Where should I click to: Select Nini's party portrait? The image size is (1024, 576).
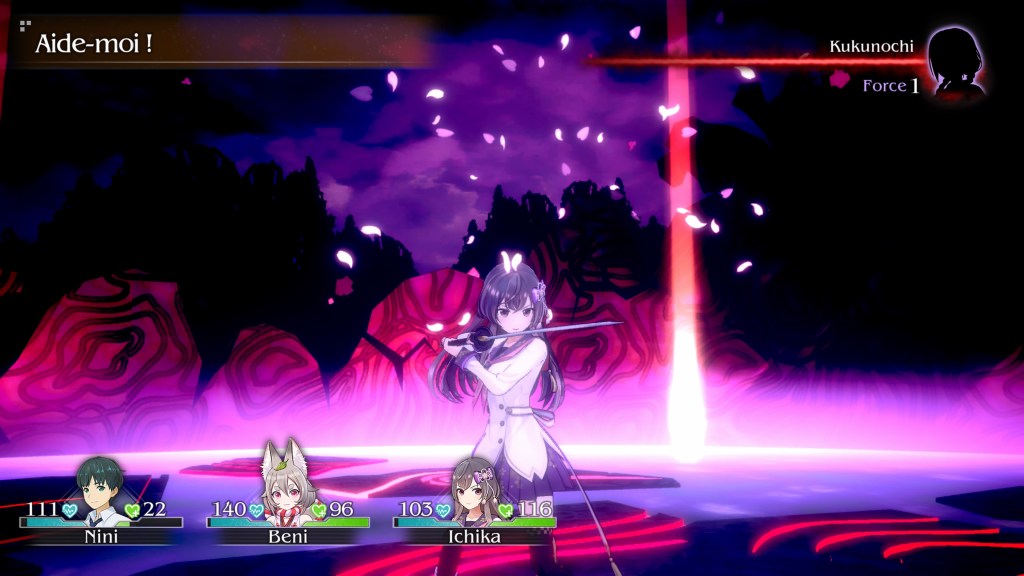tap(100, 491)
